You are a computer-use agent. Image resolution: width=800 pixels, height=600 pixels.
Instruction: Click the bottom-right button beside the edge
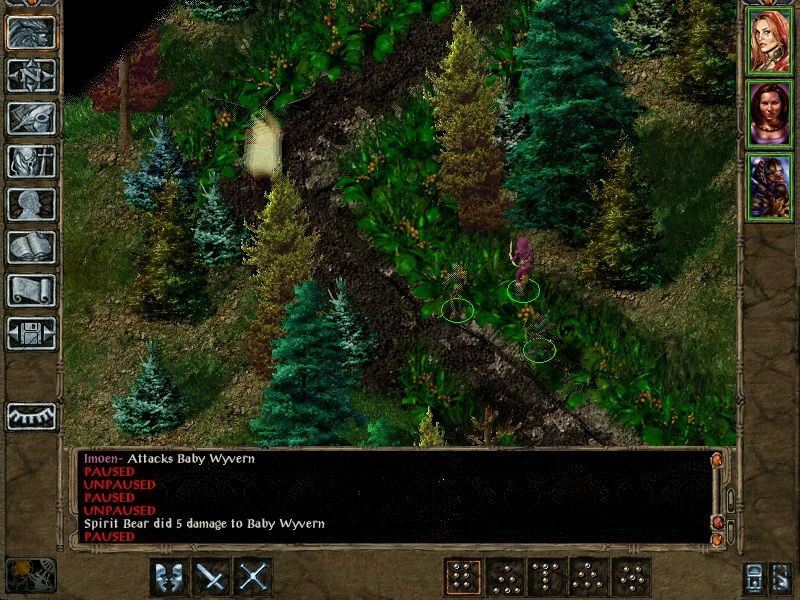click(782, 577)
